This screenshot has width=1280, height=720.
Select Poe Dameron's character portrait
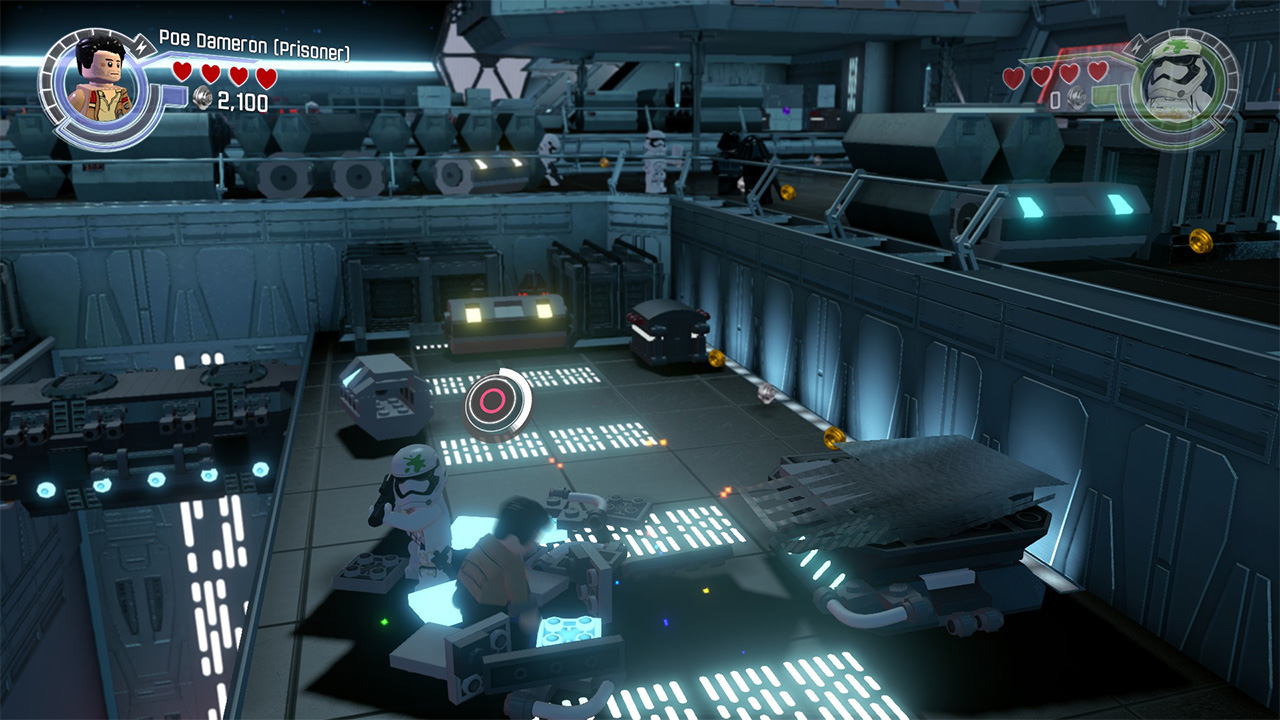coord(98,84)
